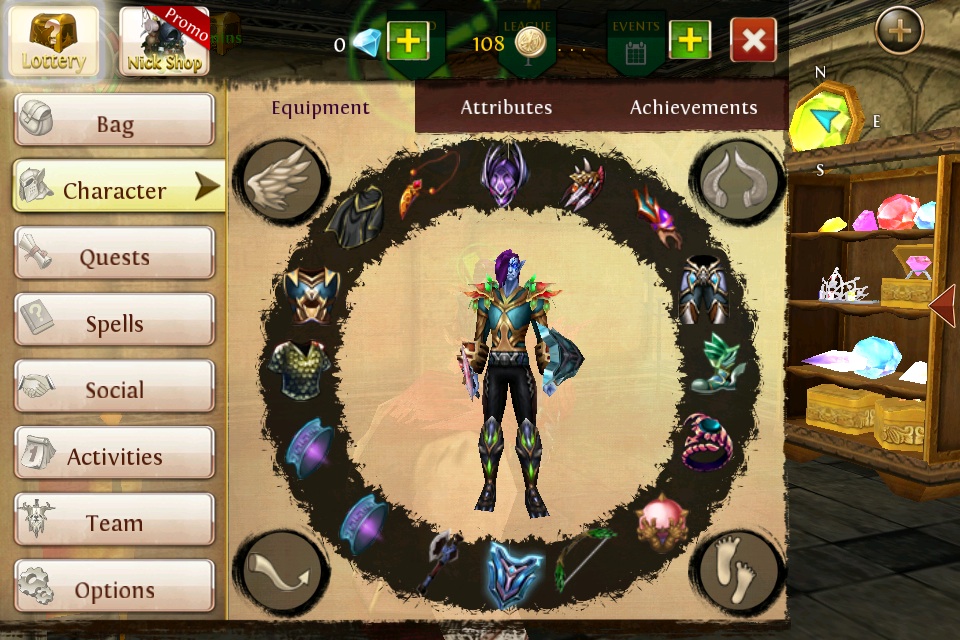Open the Lottery chest
The height and width of the screenshot is (640, 960).
[54, 41]
